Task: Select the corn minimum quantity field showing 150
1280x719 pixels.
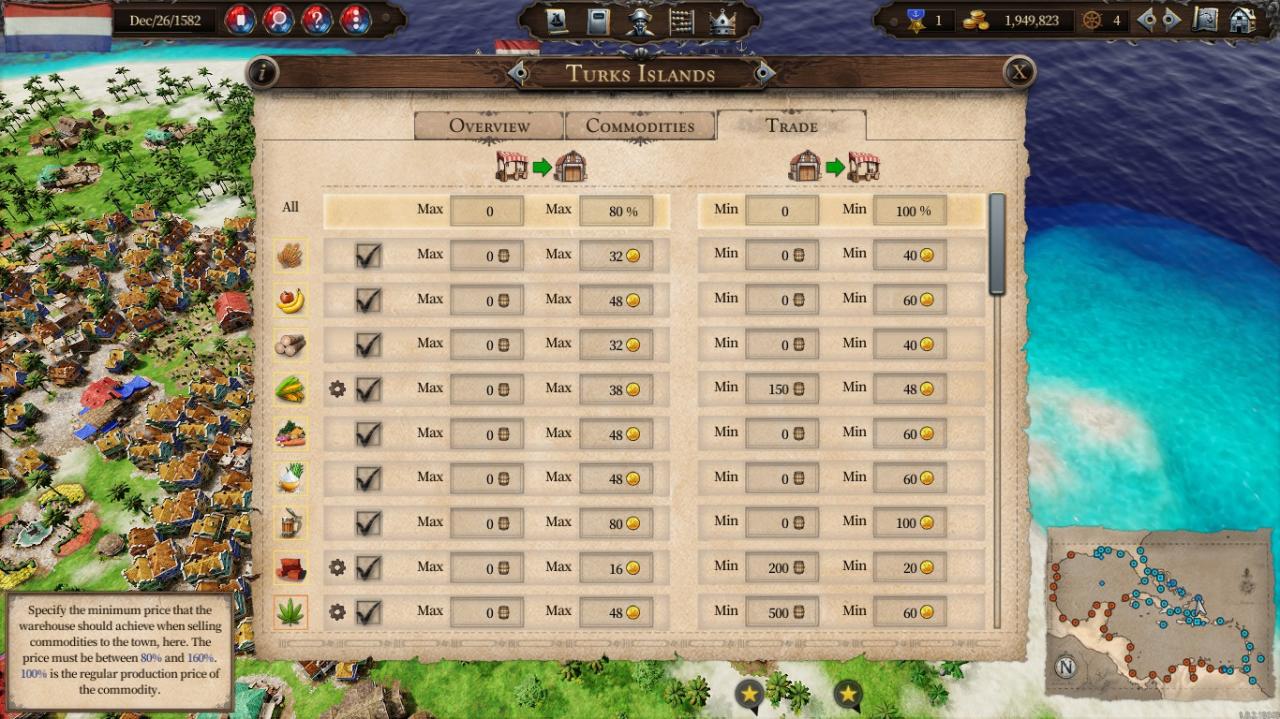Action: pos(782,389)
